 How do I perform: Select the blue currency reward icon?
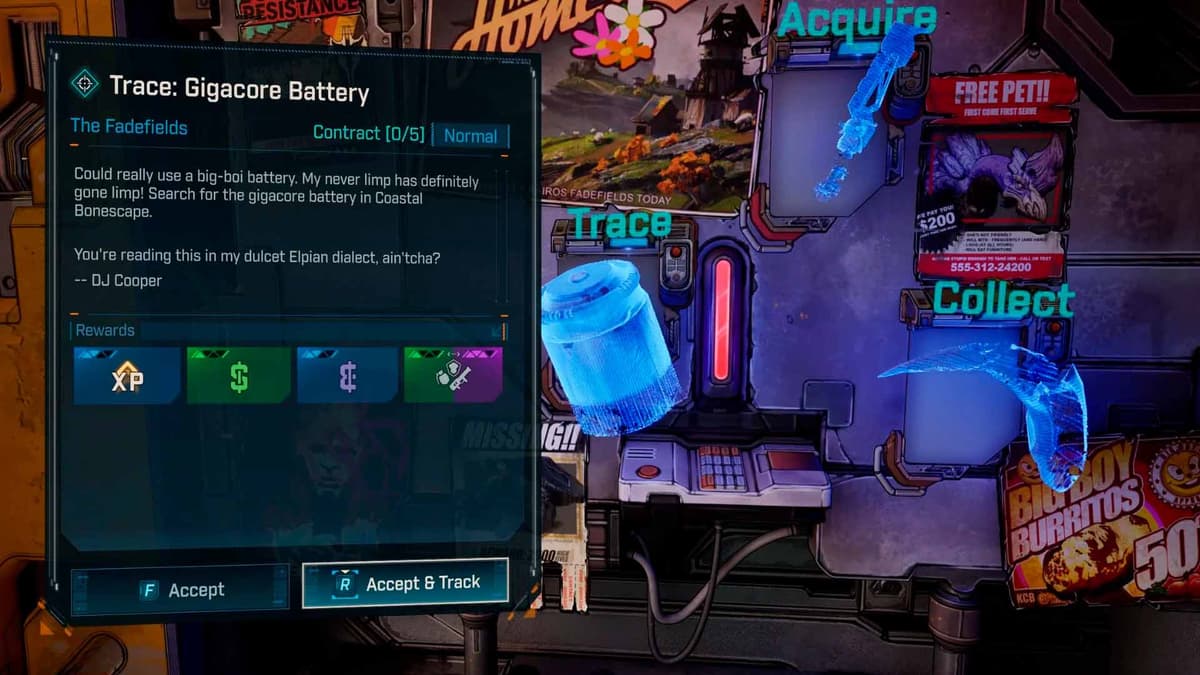tap(347, 376)
